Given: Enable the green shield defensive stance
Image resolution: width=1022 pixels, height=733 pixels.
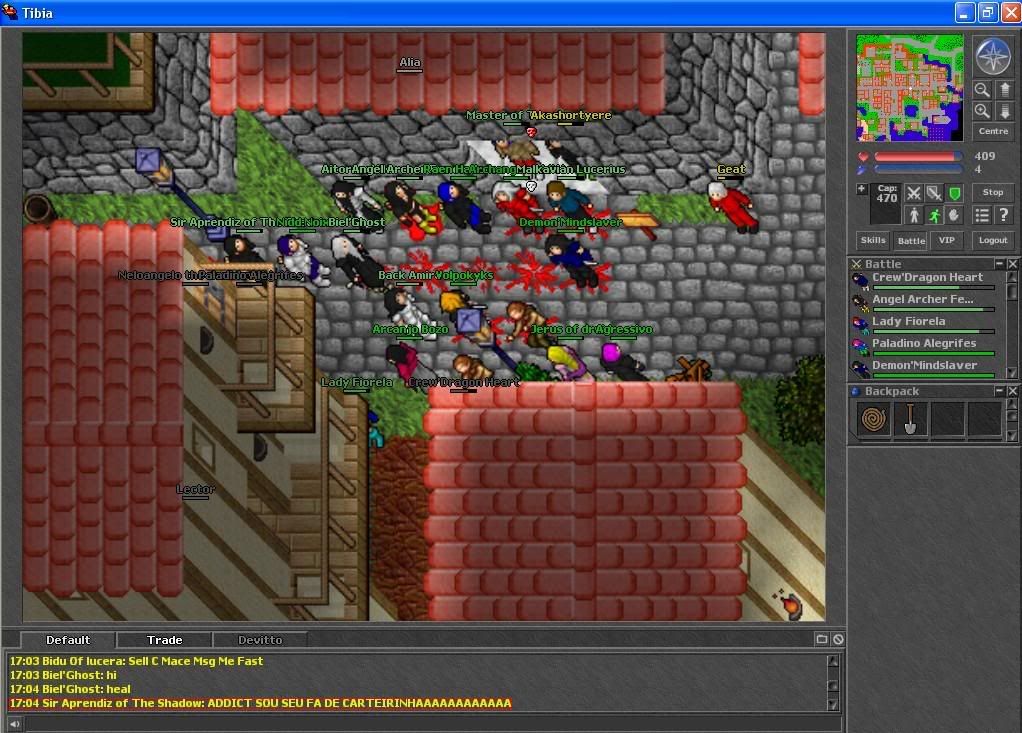Looking at the screenshot, I should pyautogui.click(x=955, y=192).
